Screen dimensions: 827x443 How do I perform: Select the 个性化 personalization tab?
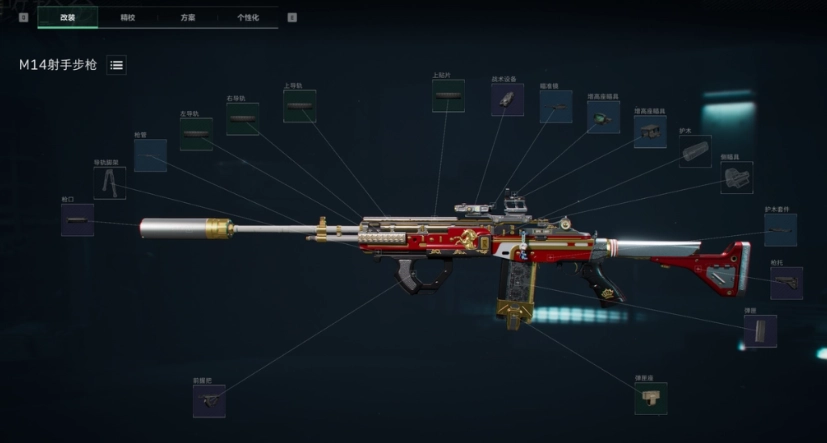[248, 17]
